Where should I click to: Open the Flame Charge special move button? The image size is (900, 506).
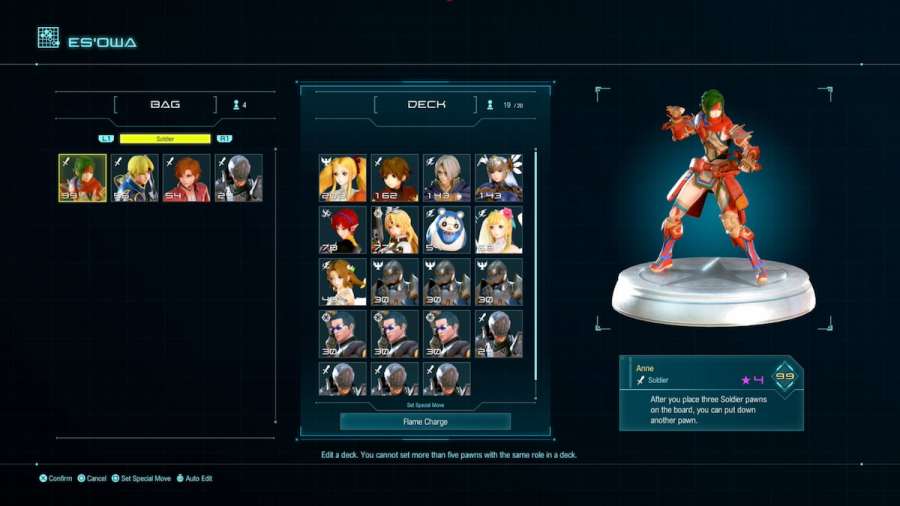[425, 422]
